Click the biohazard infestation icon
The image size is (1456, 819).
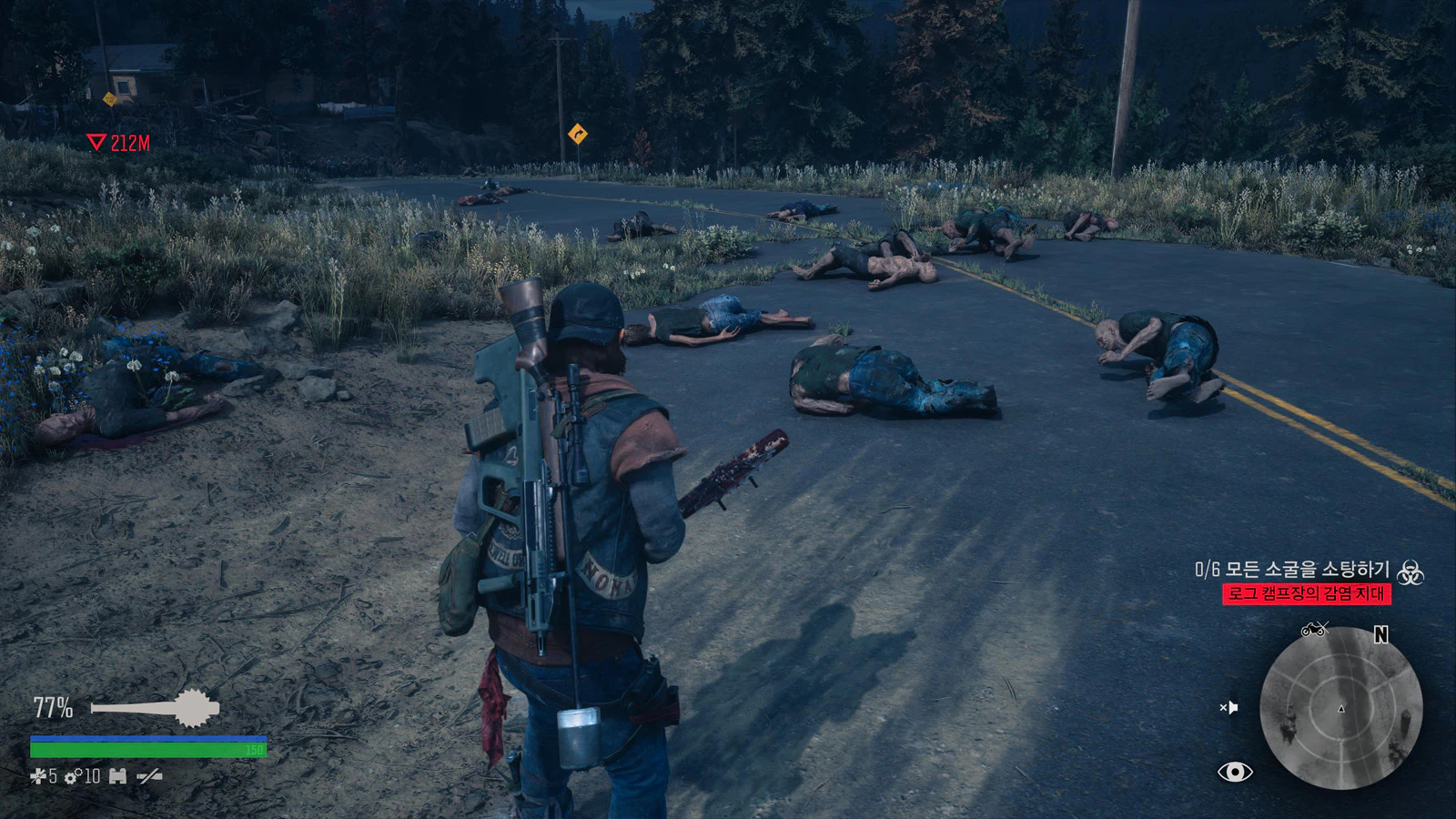1410,572
